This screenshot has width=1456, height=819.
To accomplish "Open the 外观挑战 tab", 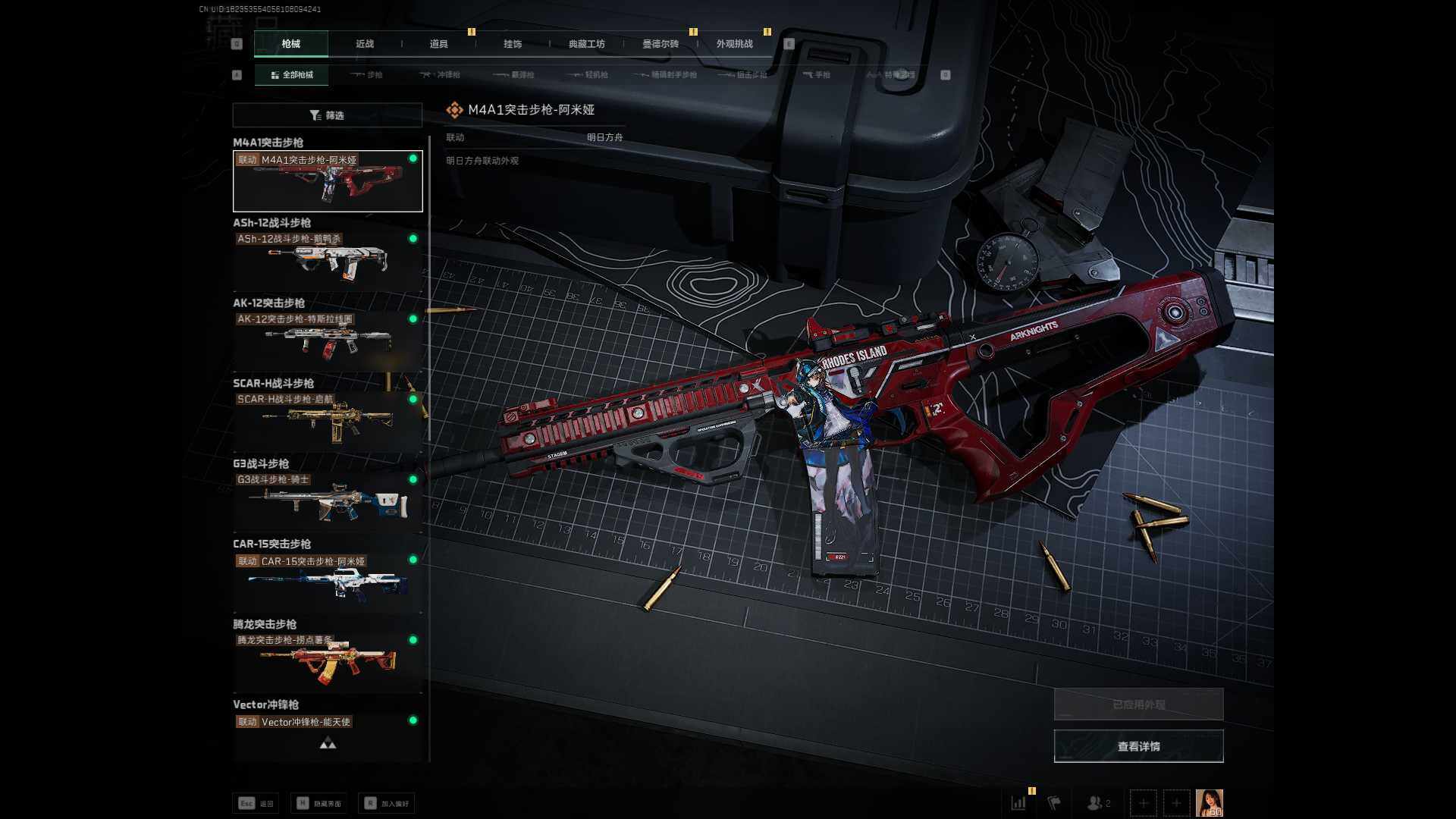I will pos(734,44).
